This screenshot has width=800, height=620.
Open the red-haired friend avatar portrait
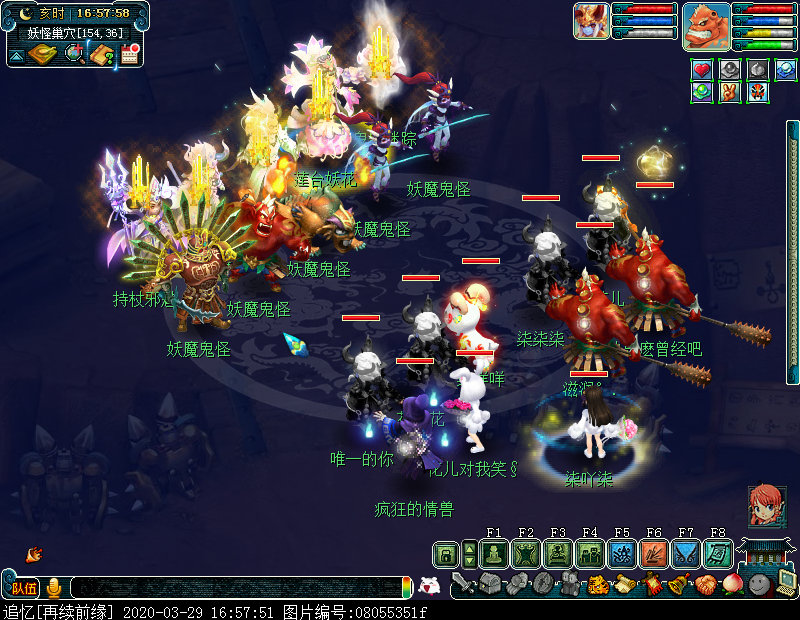767,506
